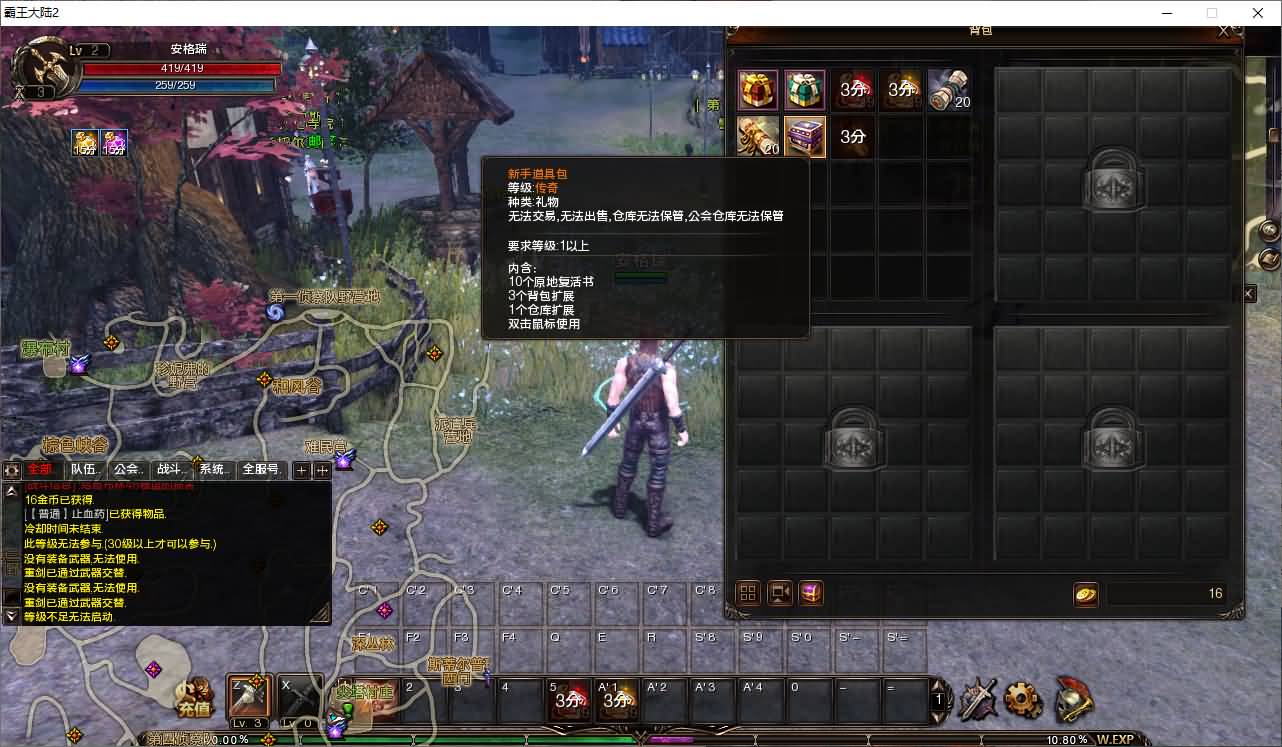Viewport: 1282px width, 747px height.
Task: Open chat settings with the gear icon
Action: click(10, 469)
